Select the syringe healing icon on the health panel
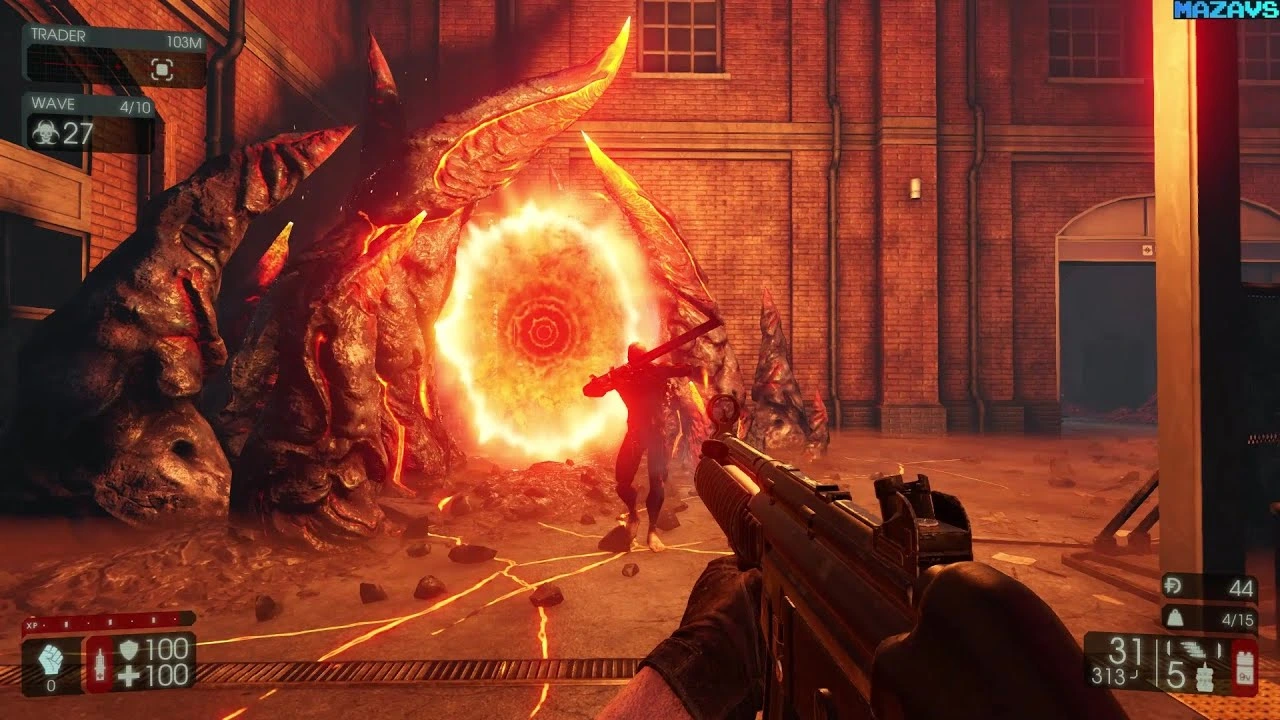 [x=100, y=663]
